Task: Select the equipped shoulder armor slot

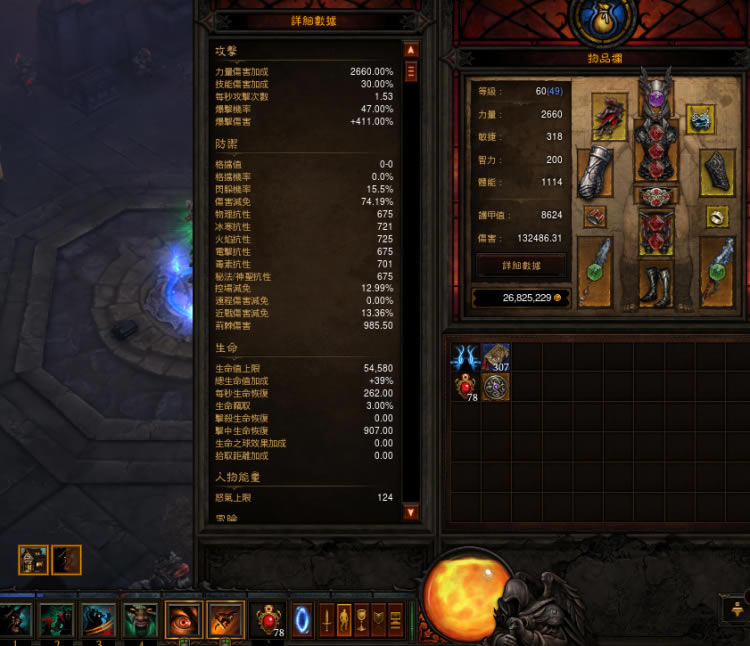Action: [x=608, y=117]
